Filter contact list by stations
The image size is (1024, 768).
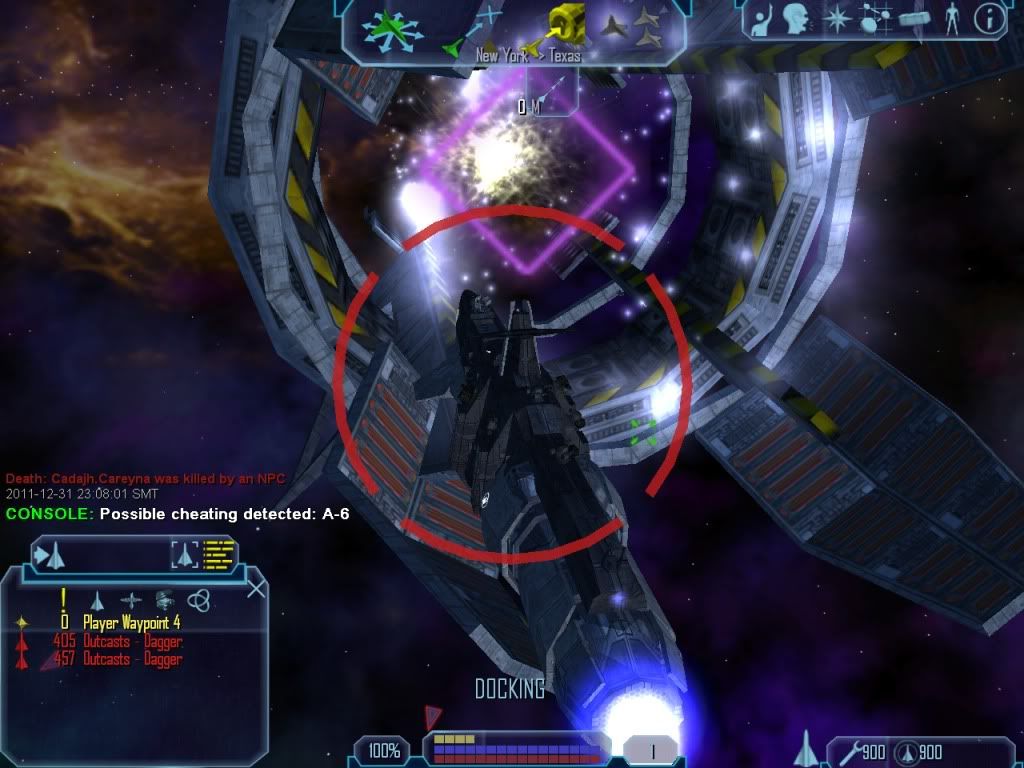pyautogui.click(x=166, y=600)
